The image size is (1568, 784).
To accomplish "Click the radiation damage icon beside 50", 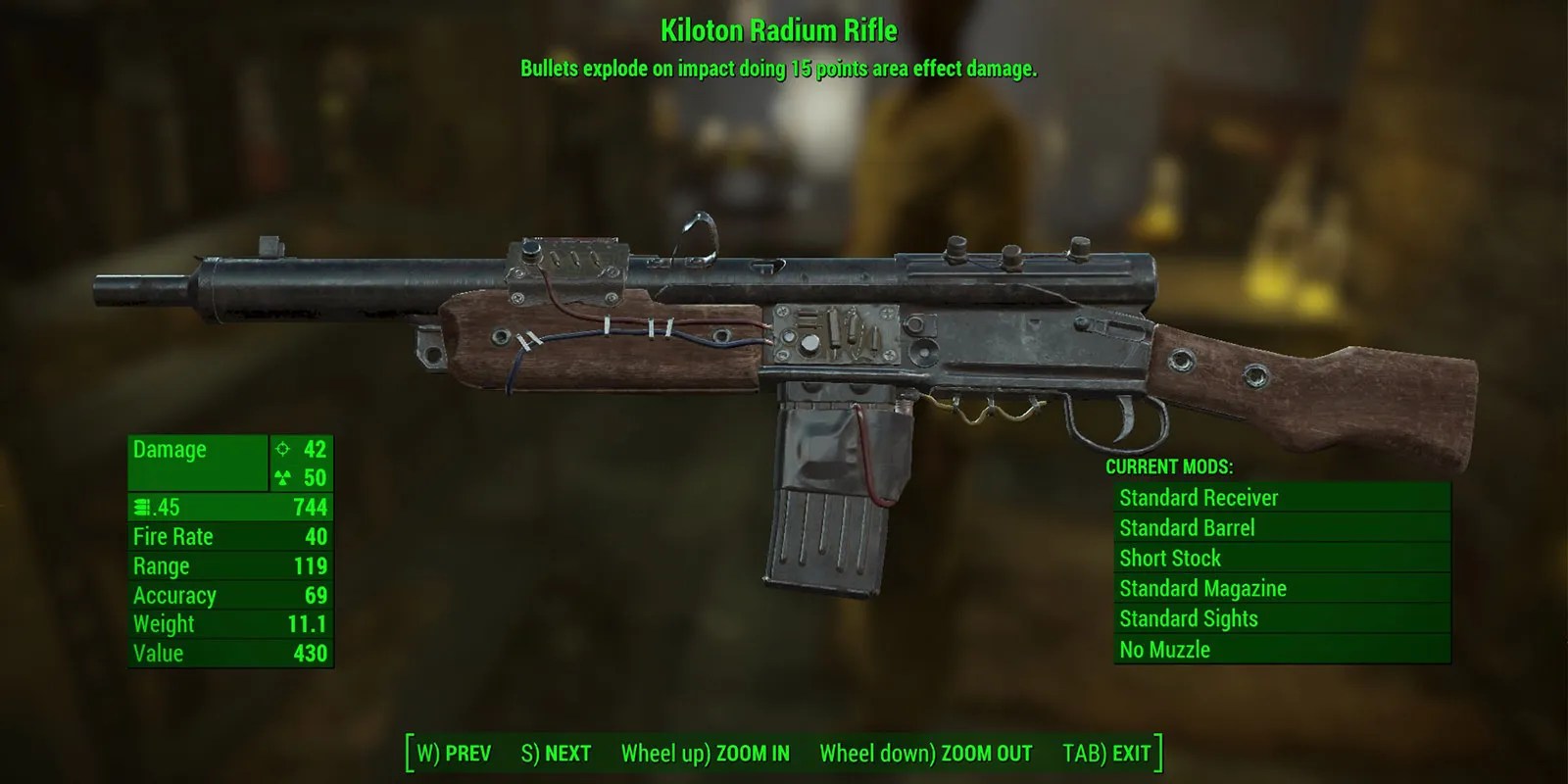I will click(282, 479).
